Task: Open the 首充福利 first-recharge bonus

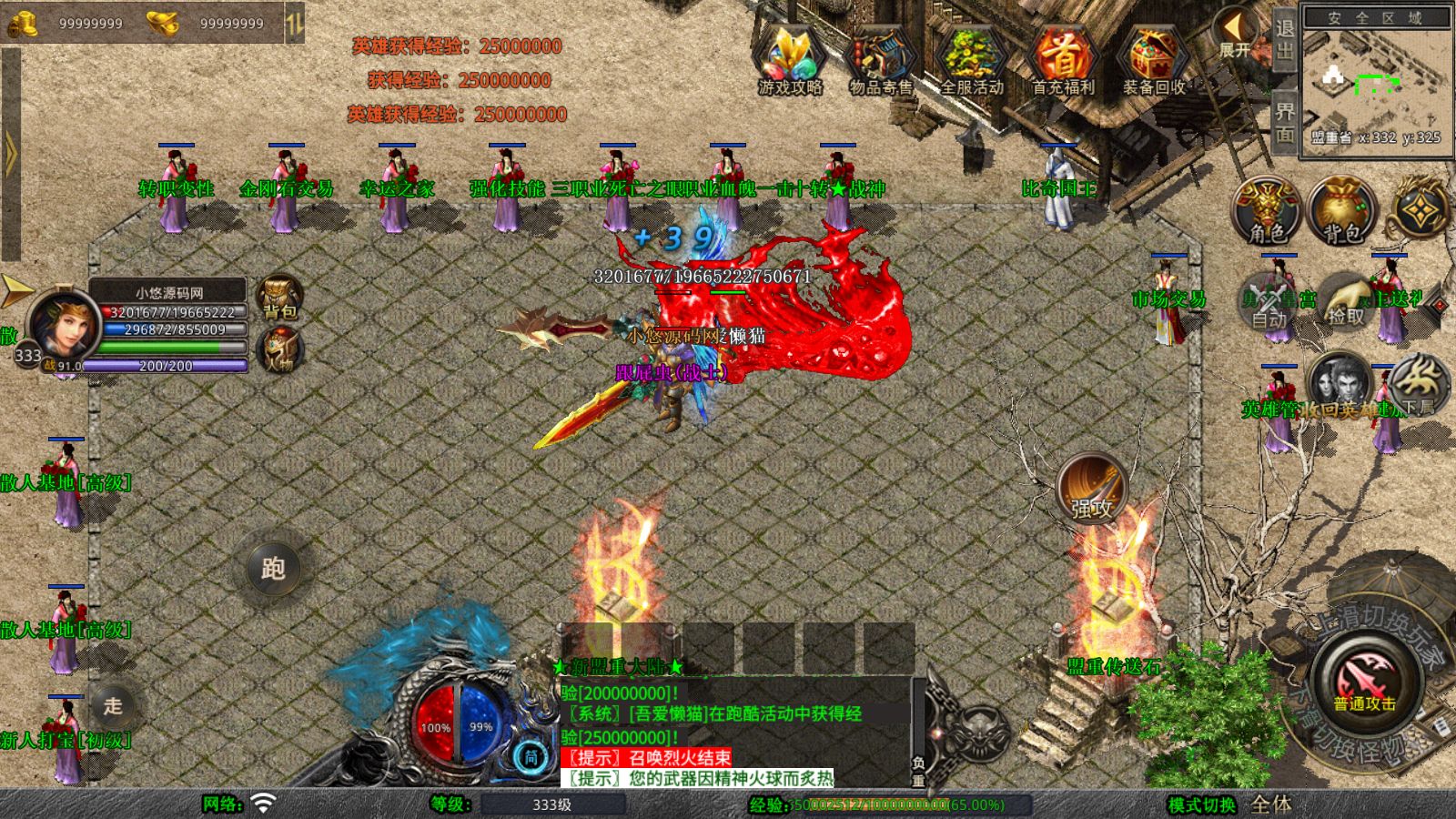Action: pyautogui.click(x=1062, y=60)
